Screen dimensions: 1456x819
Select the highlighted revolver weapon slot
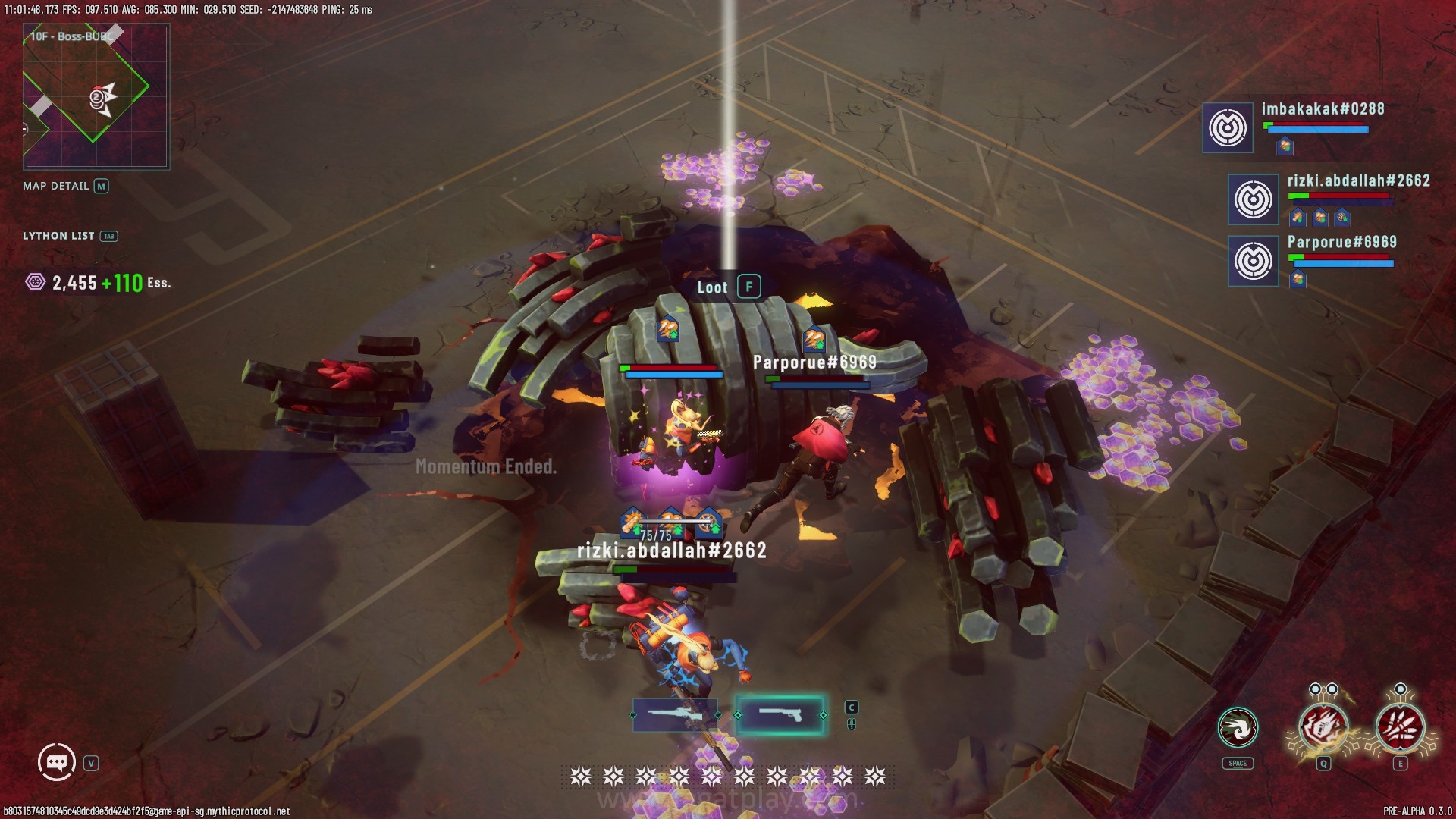(780, 714)
